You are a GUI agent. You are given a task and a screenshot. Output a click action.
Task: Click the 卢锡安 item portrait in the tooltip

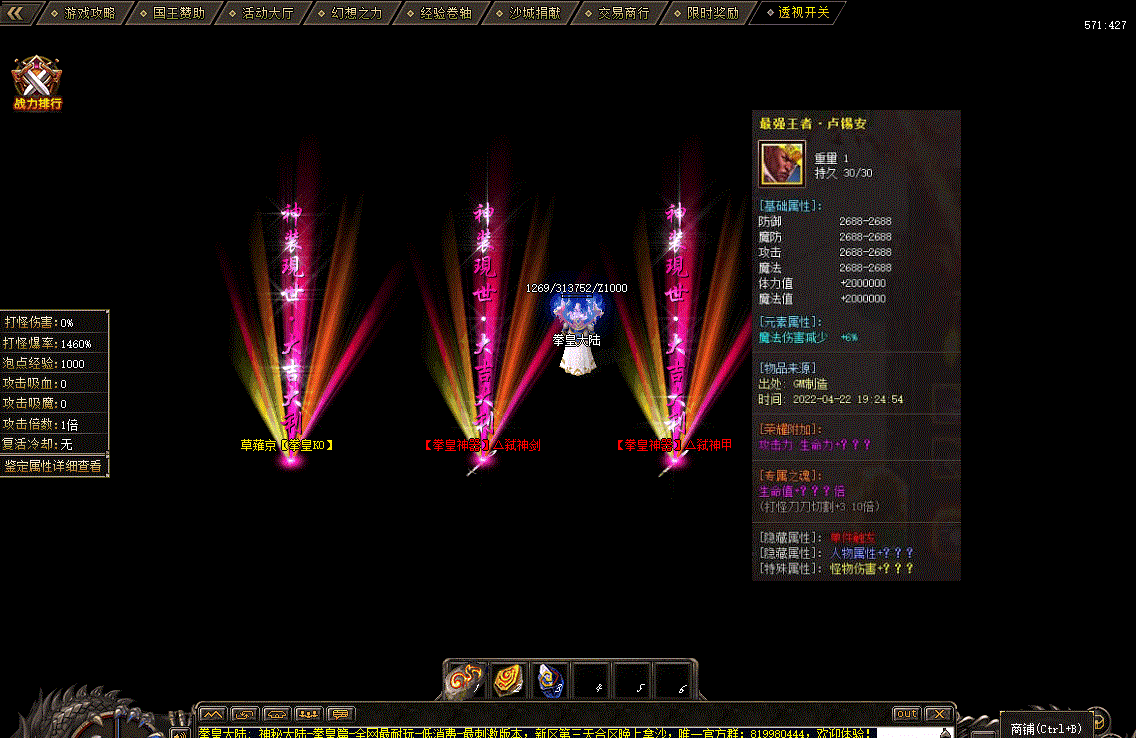coord(782,164)
